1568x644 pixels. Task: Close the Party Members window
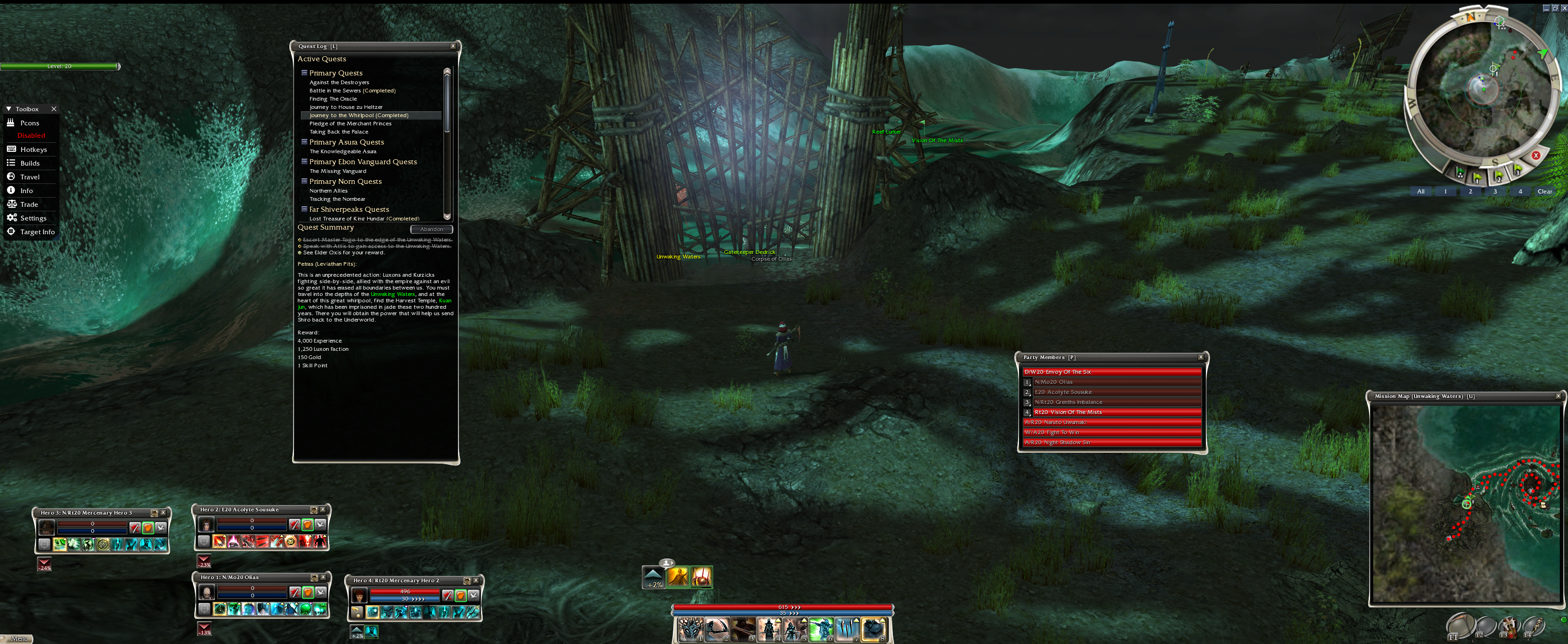click(1200, 358)
